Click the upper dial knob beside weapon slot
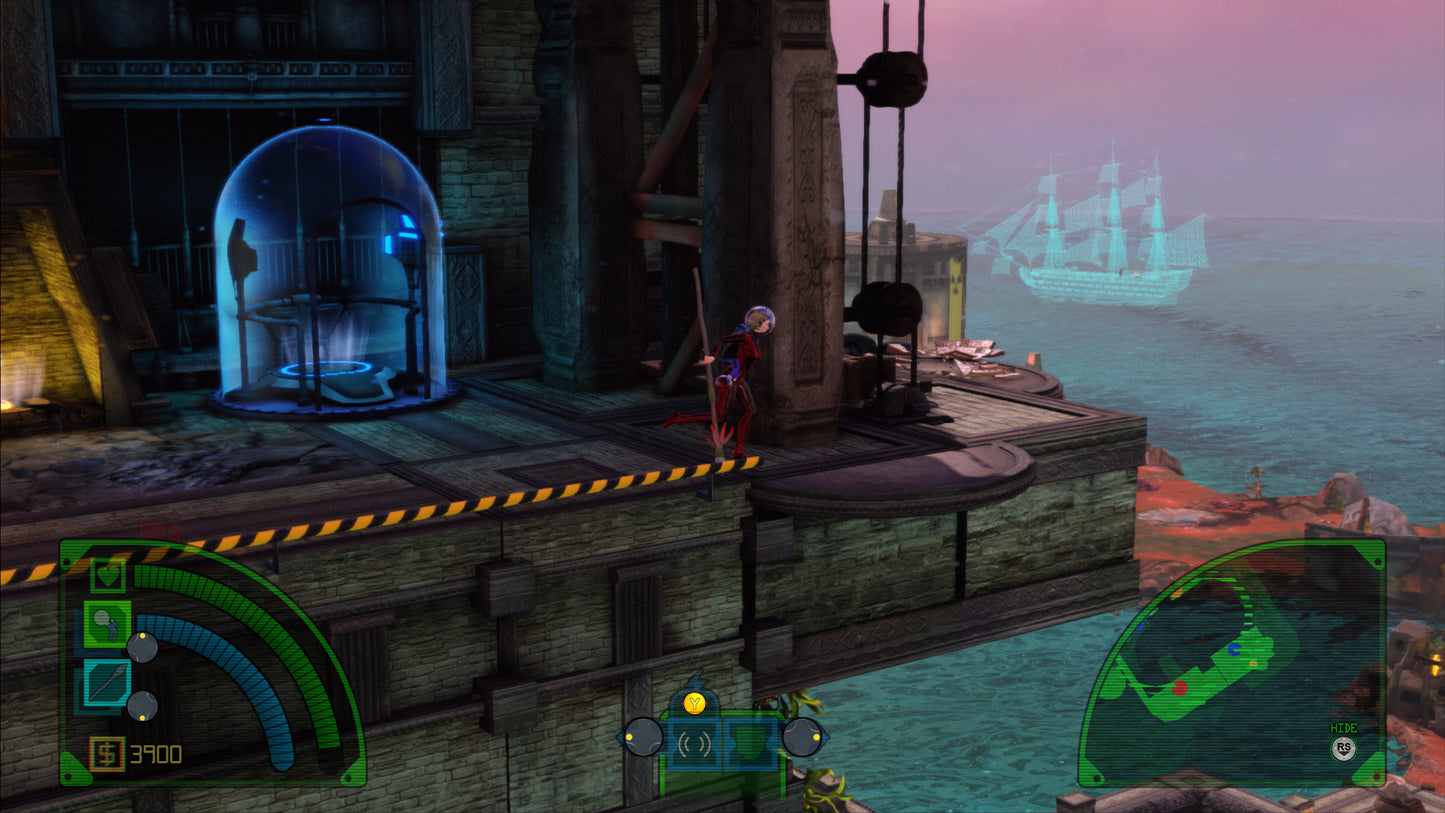 click(x=142, y=648)
